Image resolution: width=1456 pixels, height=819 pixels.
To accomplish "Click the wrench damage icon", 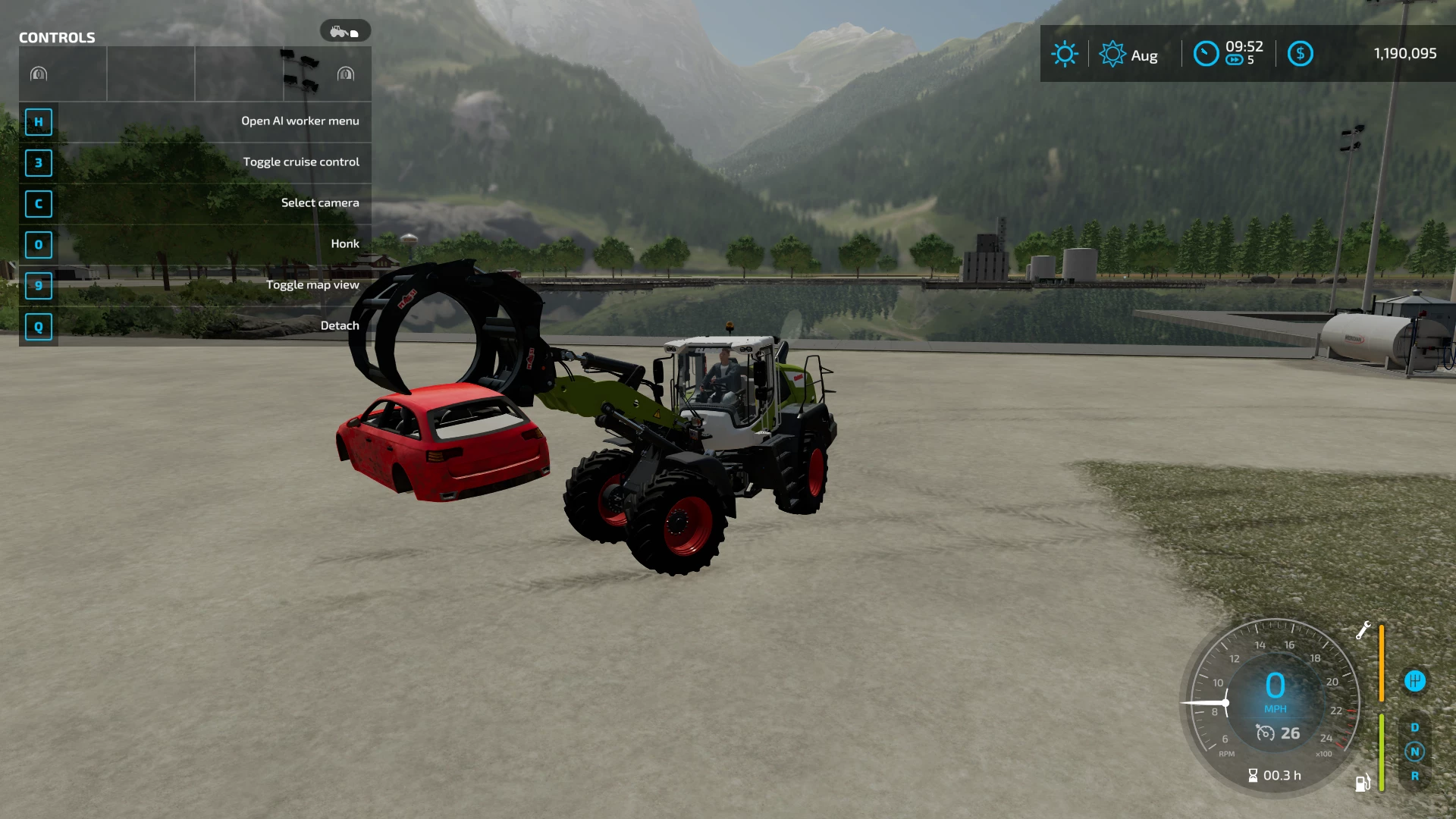I will [1363, 630].
